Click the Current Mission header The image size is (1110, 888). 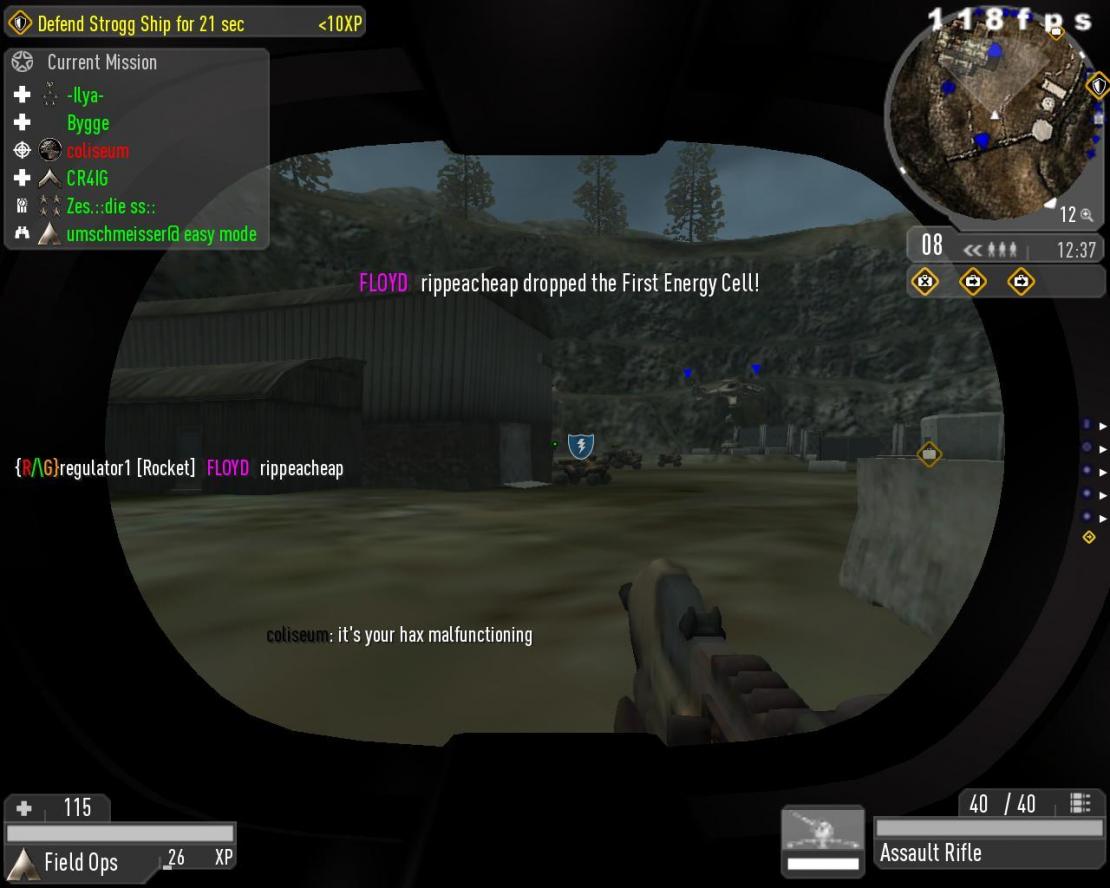101,62
